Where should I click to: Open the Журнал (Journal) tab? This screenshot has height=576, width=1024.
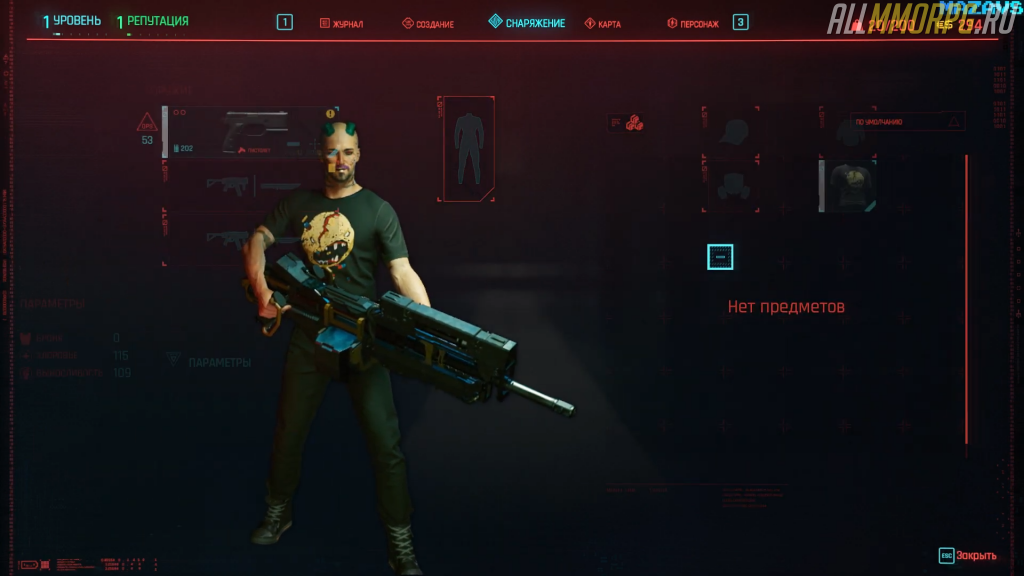pyautogui.click(x=342, y=23)
